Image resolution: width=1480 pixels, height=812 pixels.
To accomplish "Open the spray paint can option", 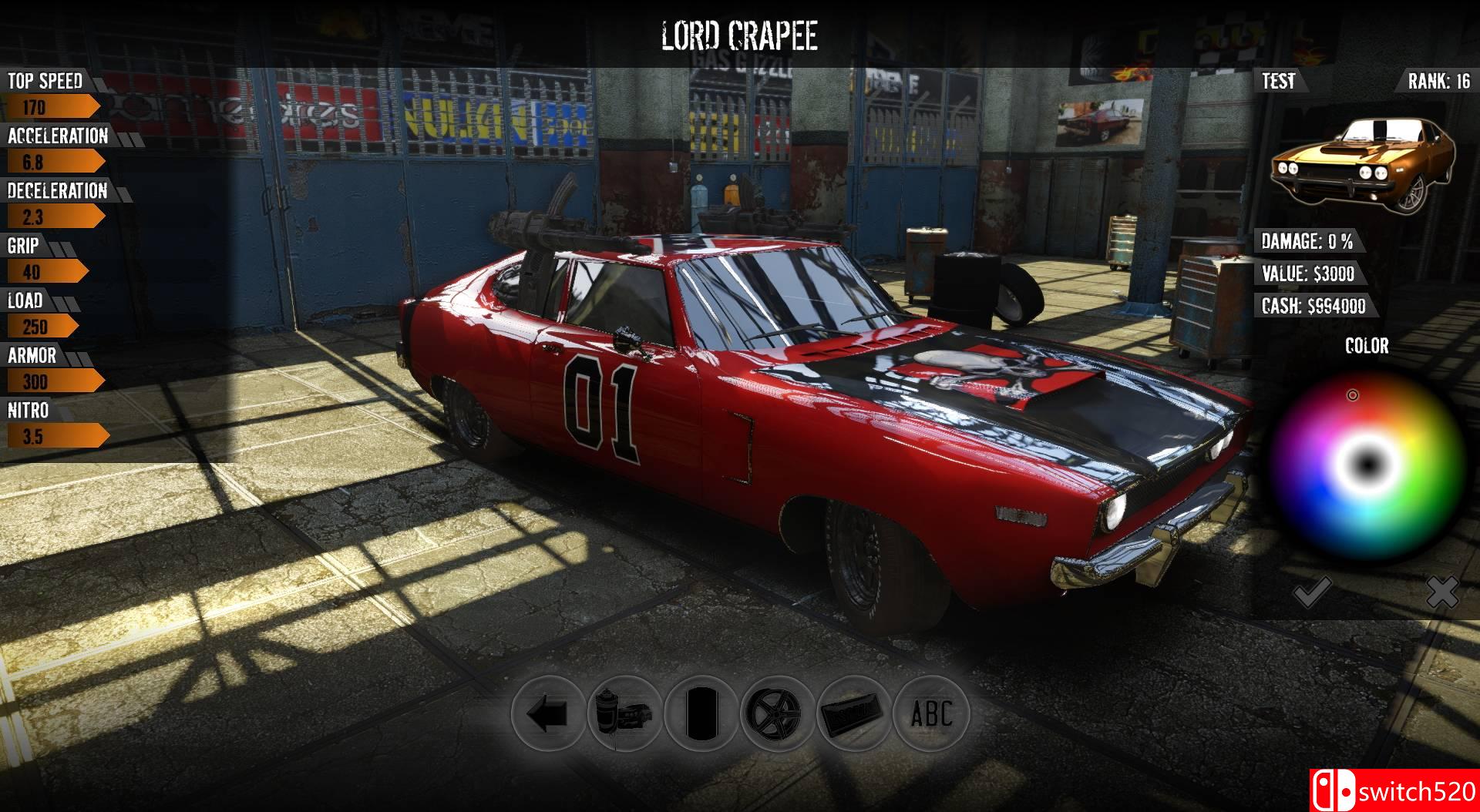I will click(x=624, y=713).
